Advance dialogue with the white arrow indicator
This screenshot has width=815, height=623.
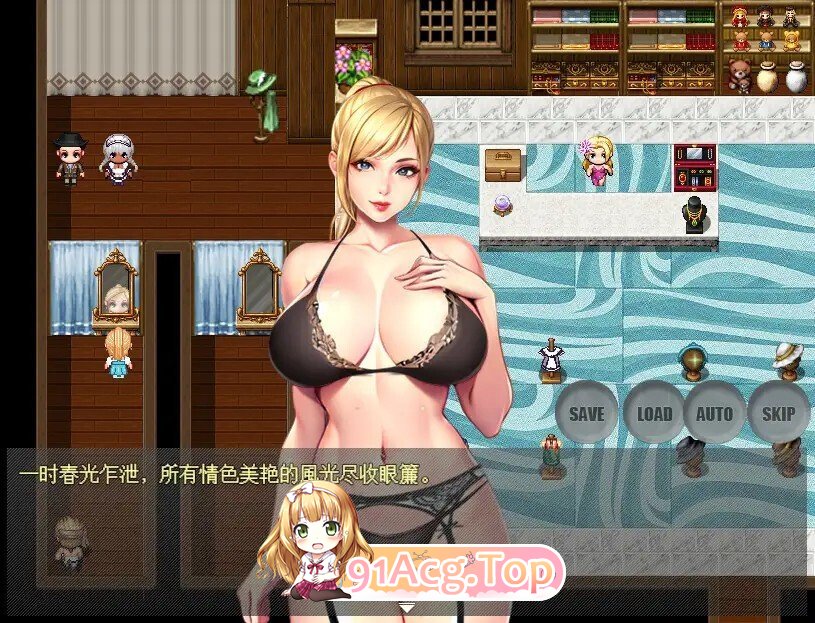[x=406, y=607]
